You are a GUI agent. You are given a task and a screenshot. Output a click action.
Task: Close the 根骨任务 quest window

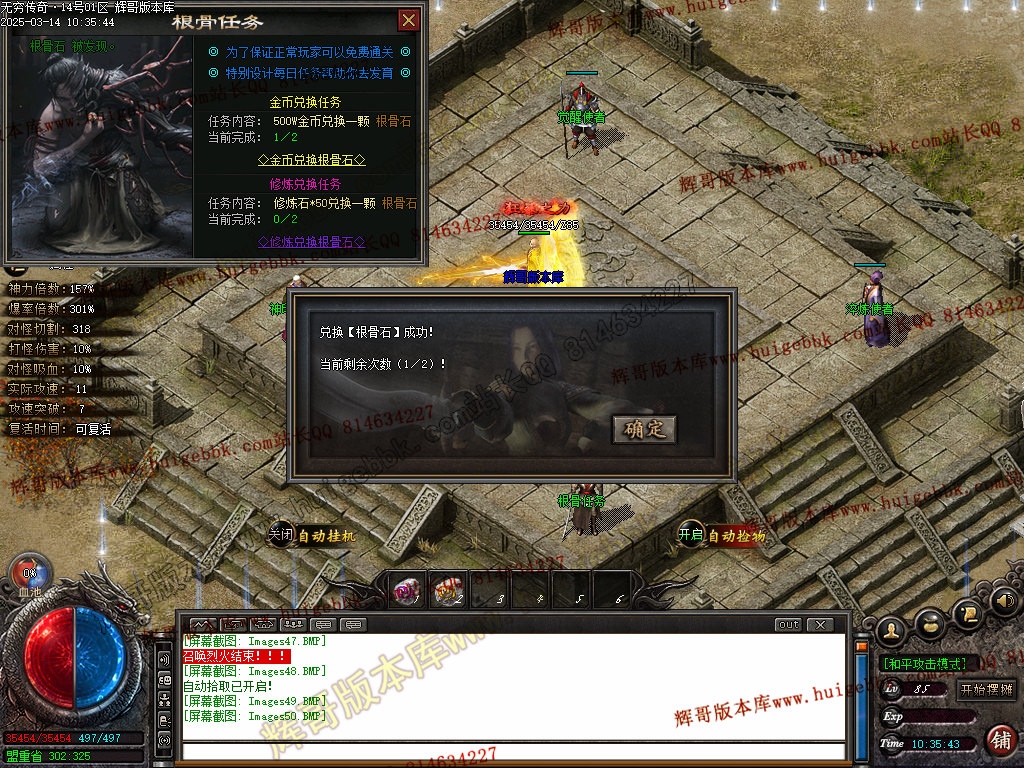tap(408, 20)
